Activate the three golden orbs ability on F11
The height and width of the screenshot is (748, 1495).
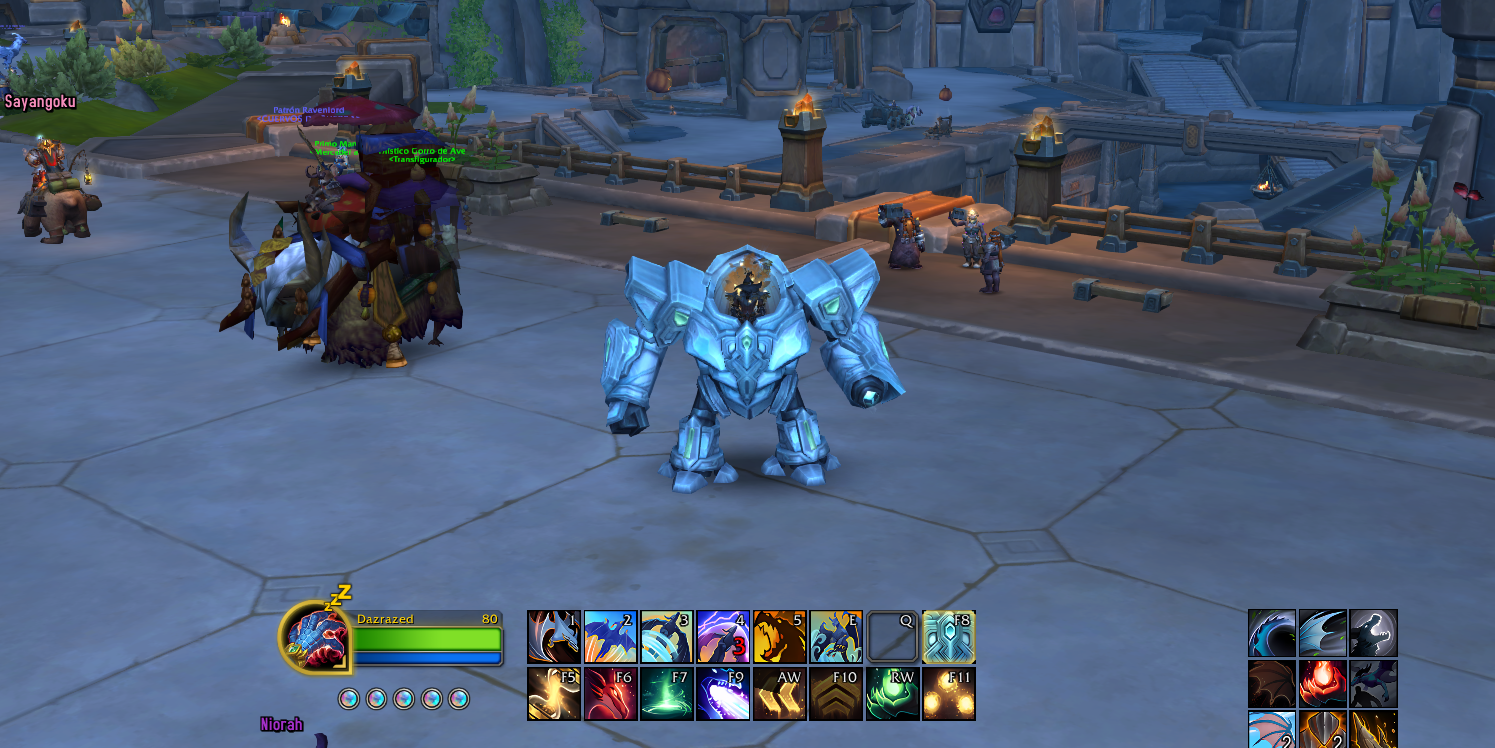[x=949, y=694]
